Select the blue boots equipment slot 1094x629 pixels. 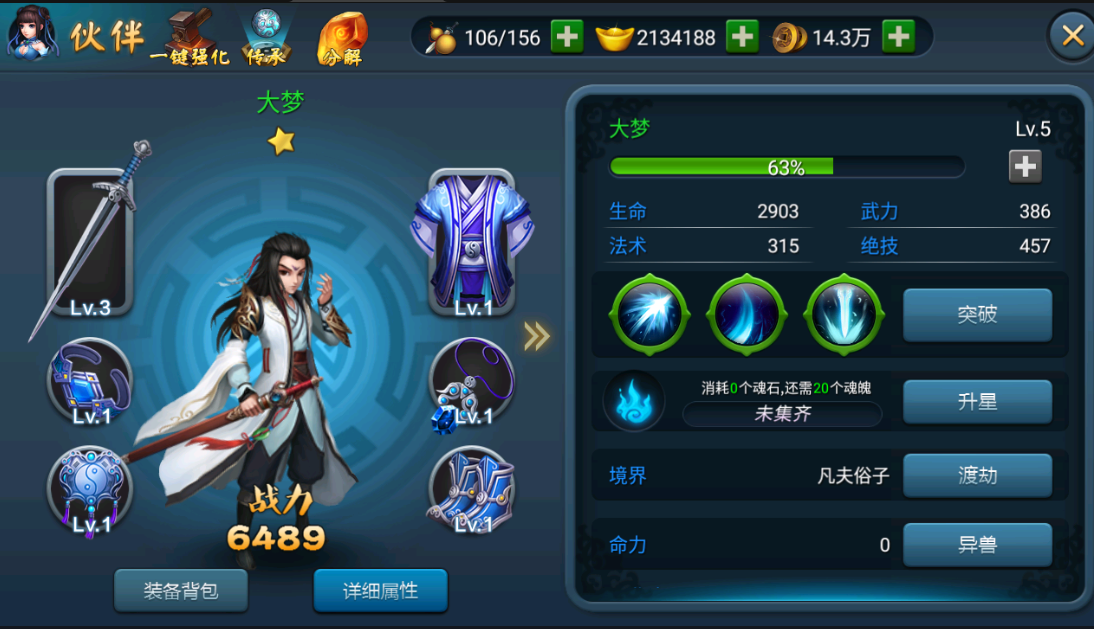471,492
